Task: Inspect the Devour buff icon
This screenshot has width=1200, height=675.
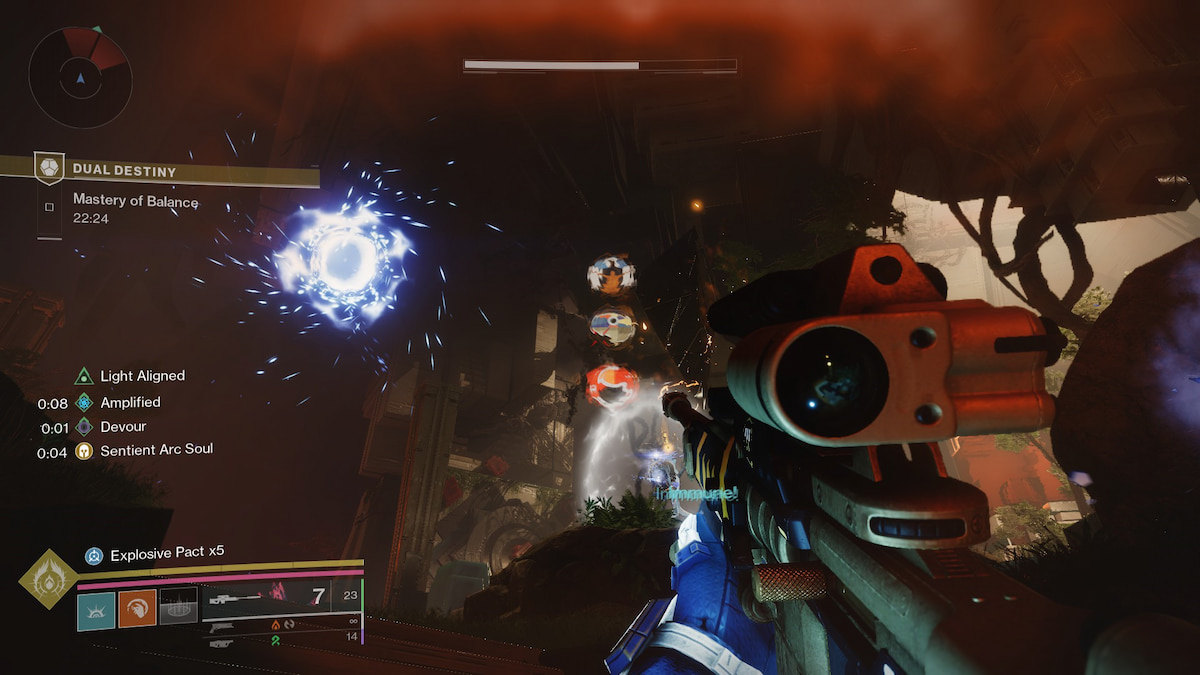Action: point(84,427)
